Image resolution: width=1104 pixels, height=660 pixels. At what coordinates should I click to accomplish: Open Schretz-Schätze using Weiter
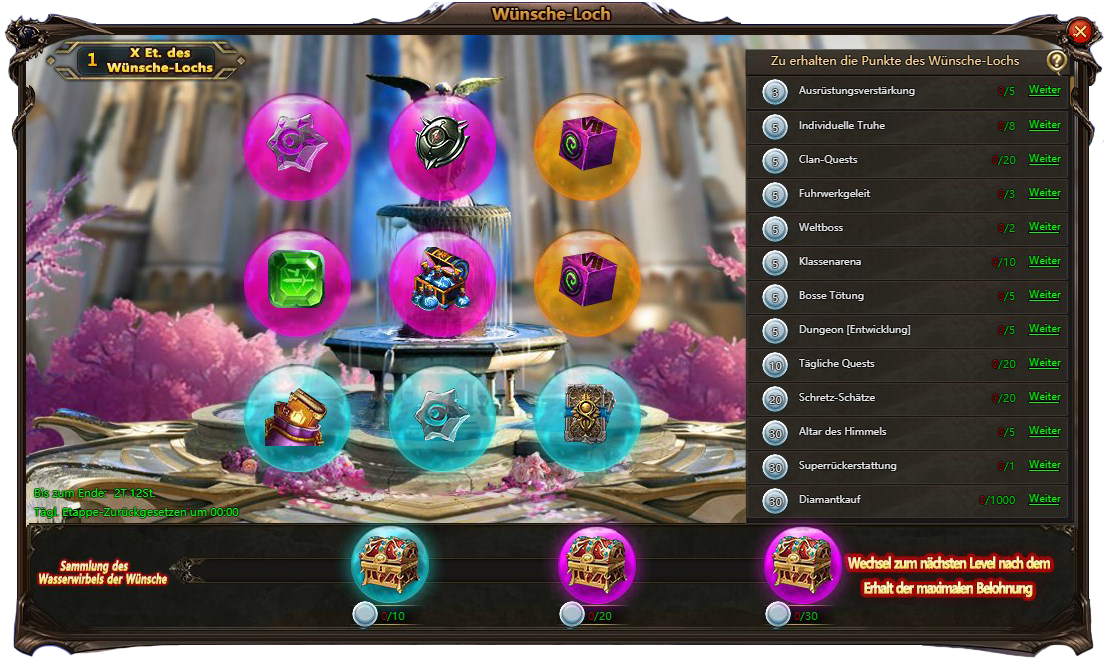point(1044,397)
